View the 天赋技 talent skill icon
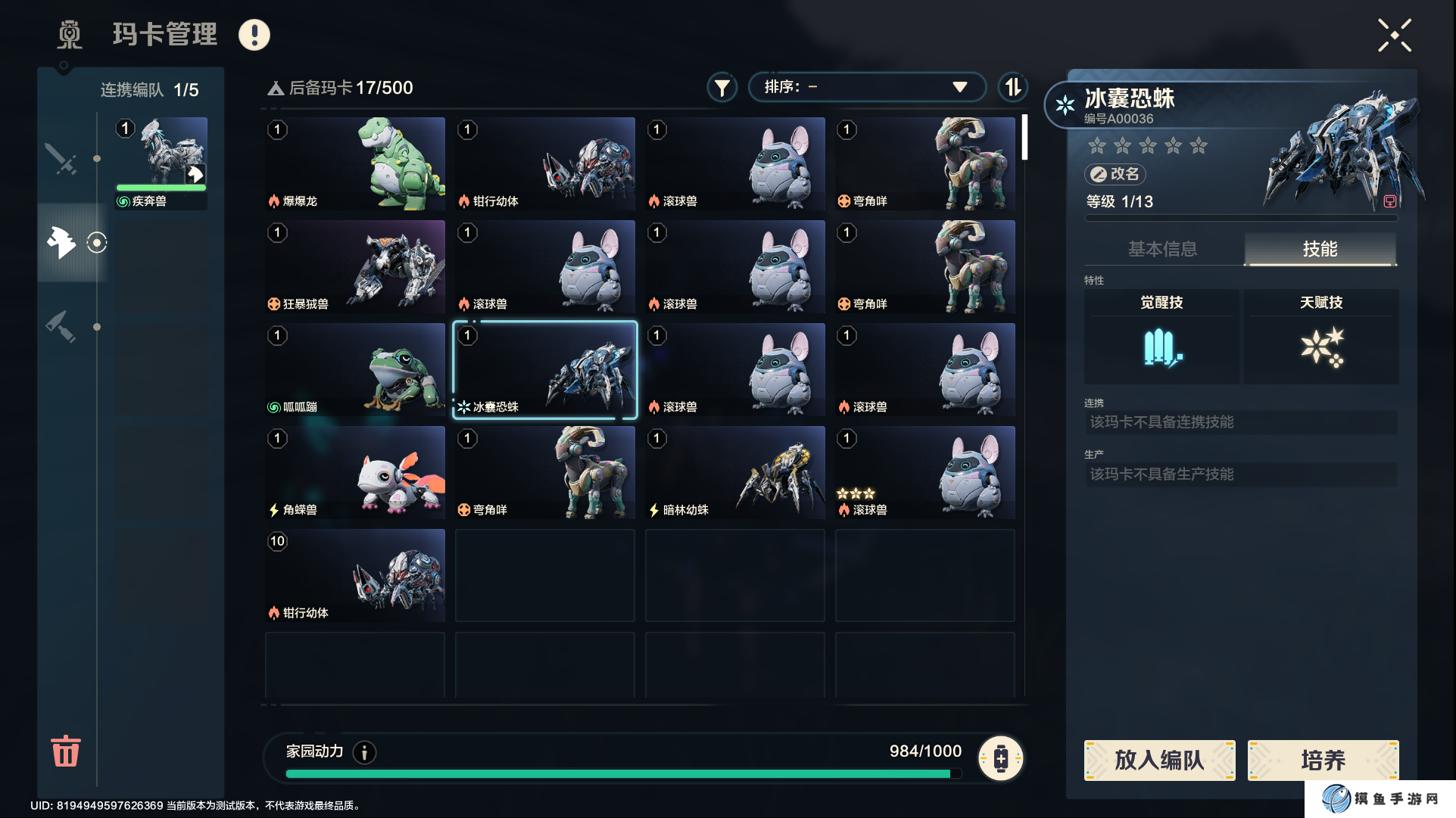This screenshot has width=1456, height=818. (x=1321, y=347)
